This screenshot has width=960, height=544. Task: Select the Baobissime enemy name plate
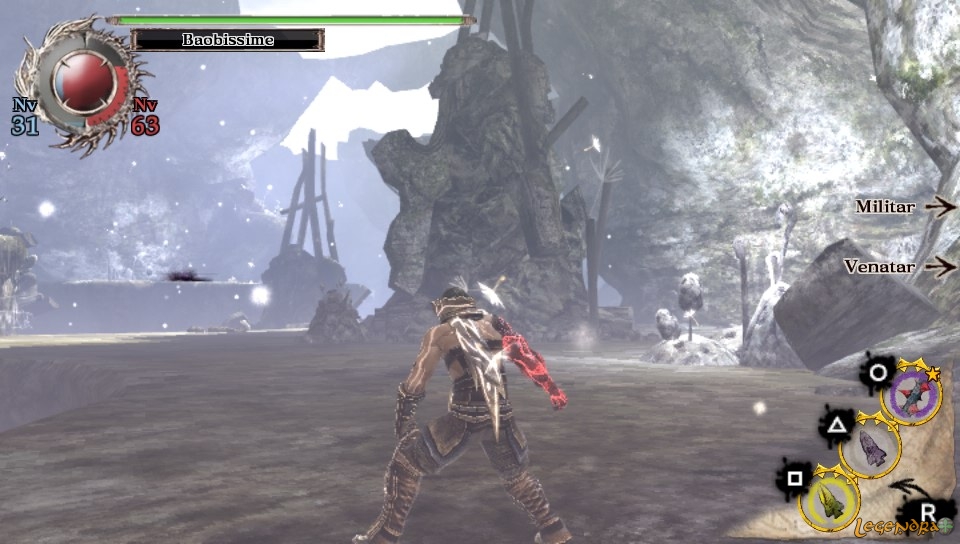(228, 40)
